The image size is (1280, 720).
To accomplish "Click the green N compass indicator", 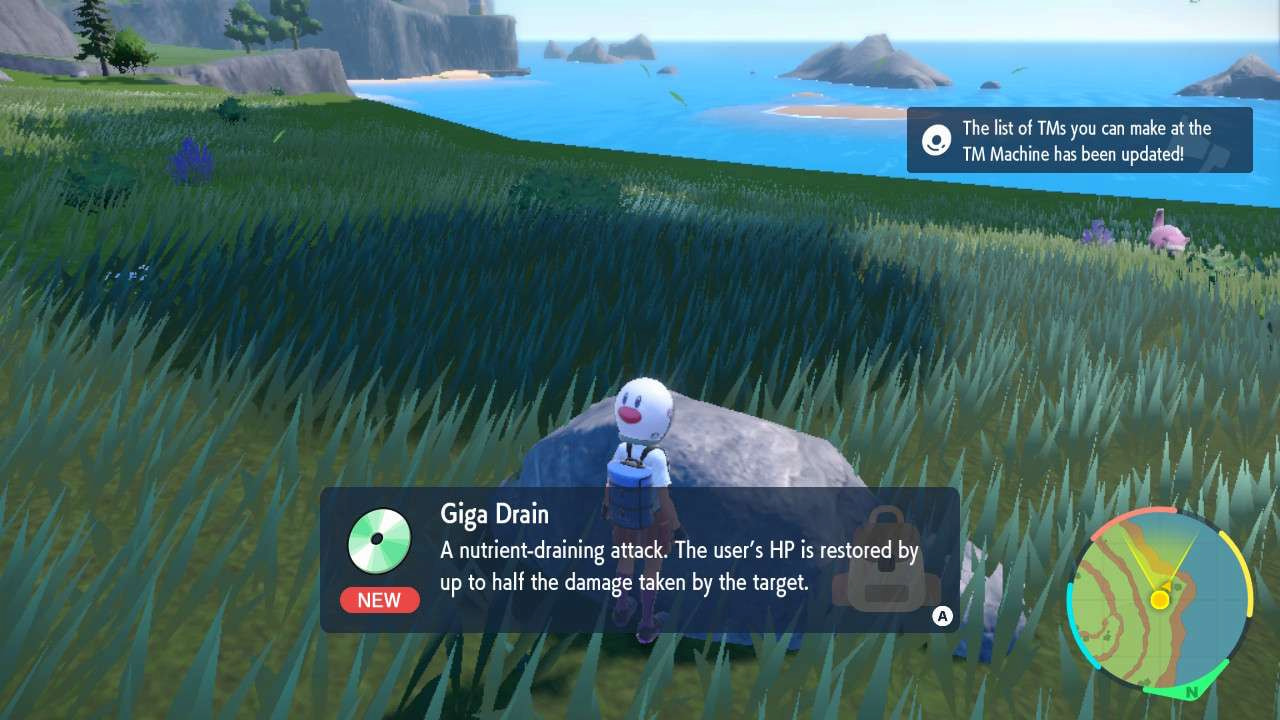I will 1190,689.
